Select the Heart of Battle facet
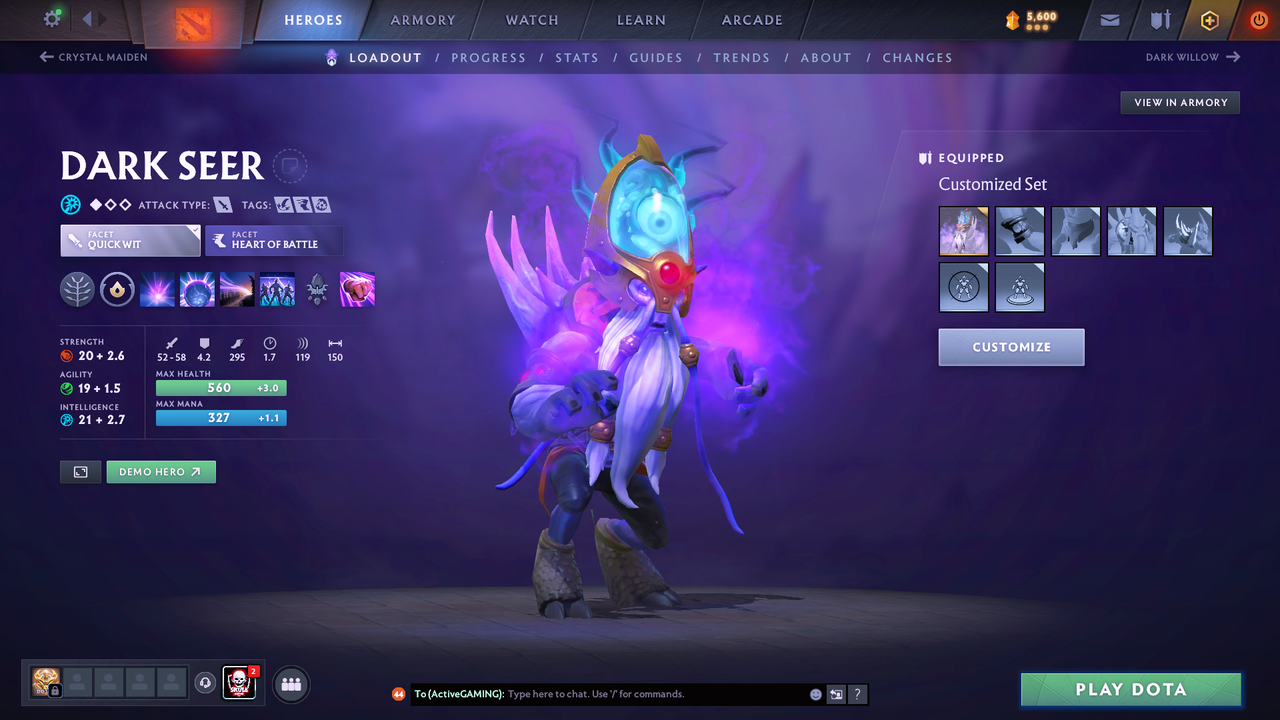Image resolution: width=1280 pixels, height=720 pixels. [x=274, y=240]
